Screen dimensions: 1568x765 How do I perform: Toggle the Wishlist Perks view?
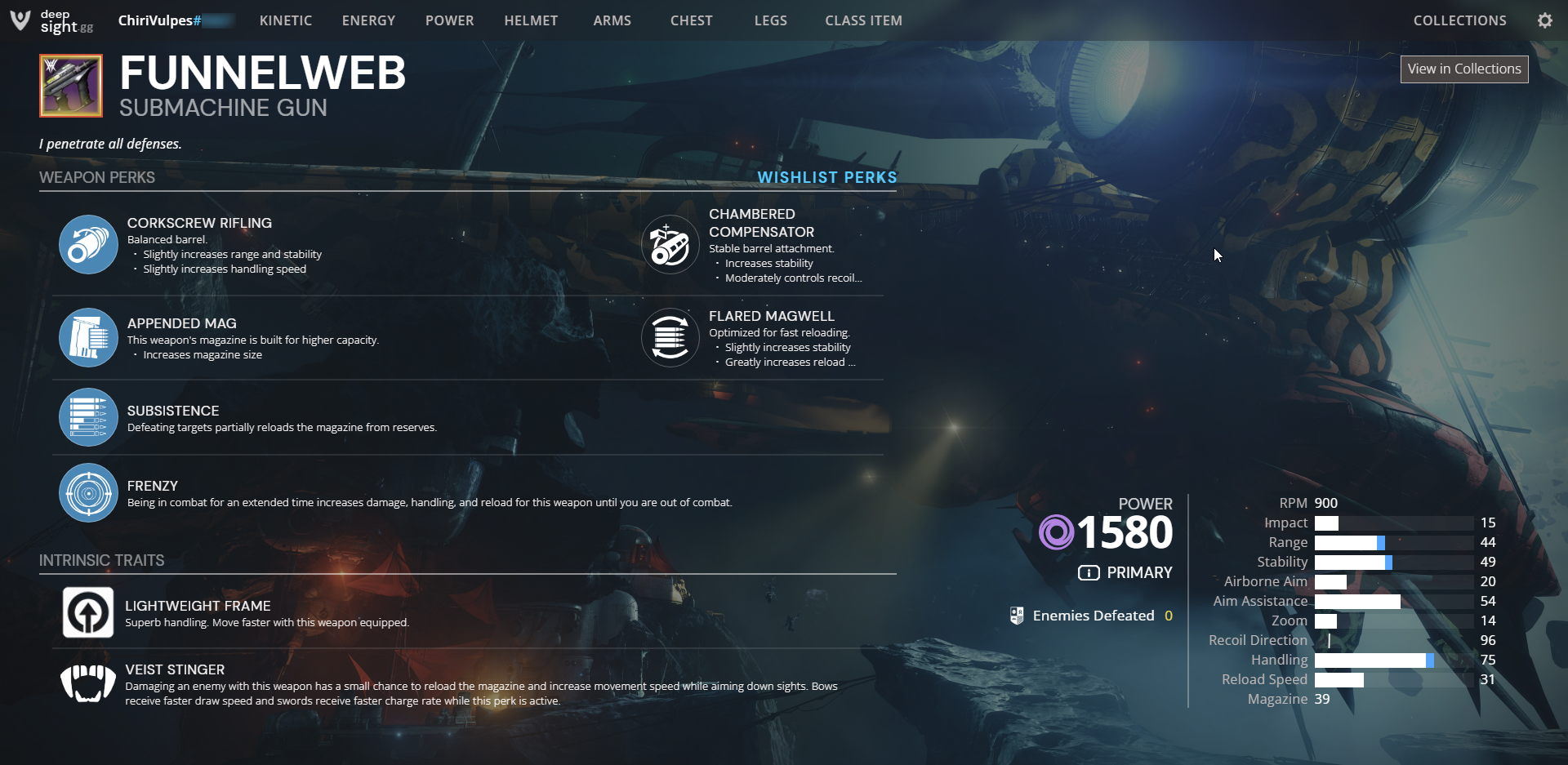tap(826, 177)
